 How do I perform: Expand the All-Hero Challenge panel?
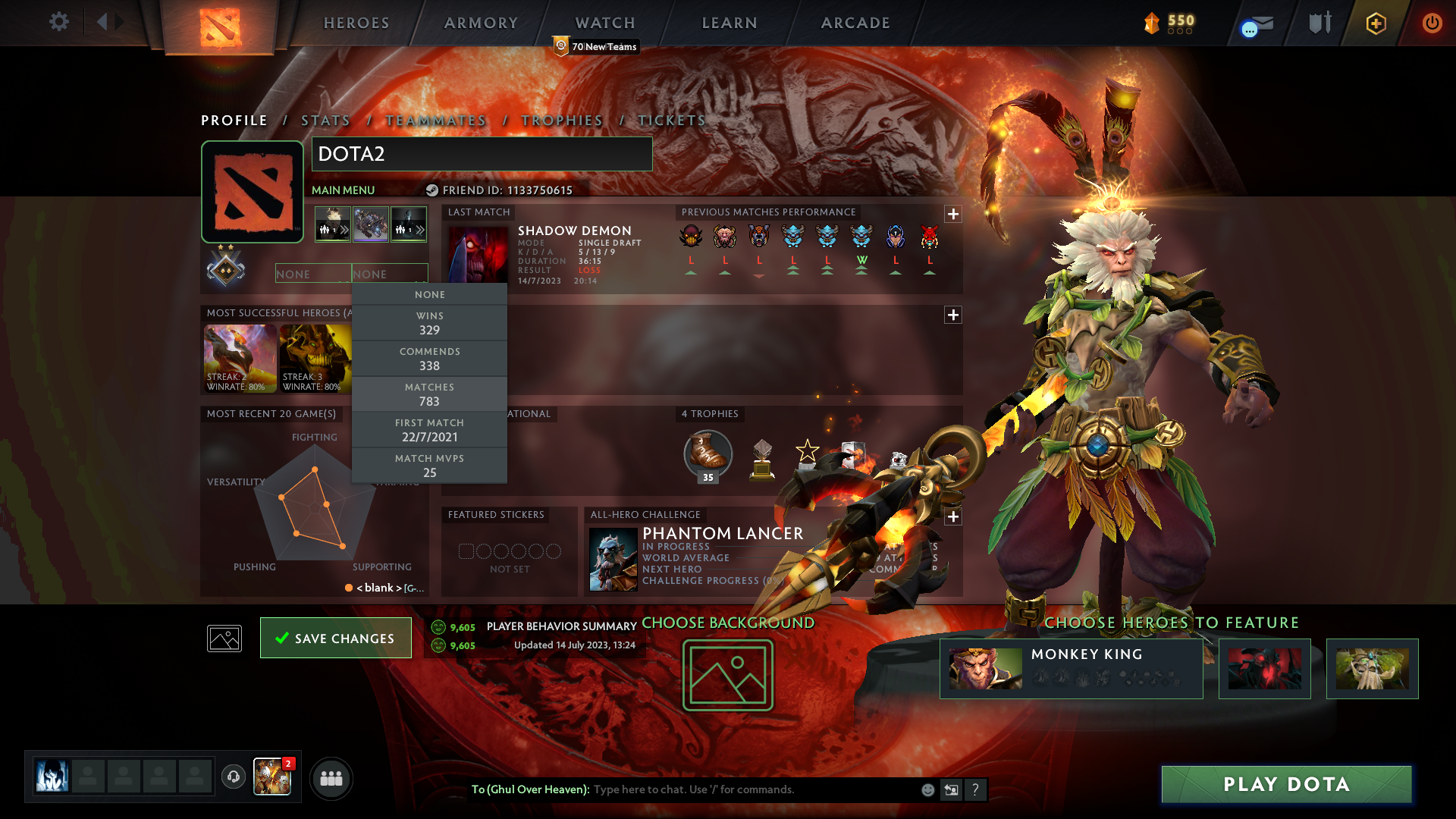[953, 516]
